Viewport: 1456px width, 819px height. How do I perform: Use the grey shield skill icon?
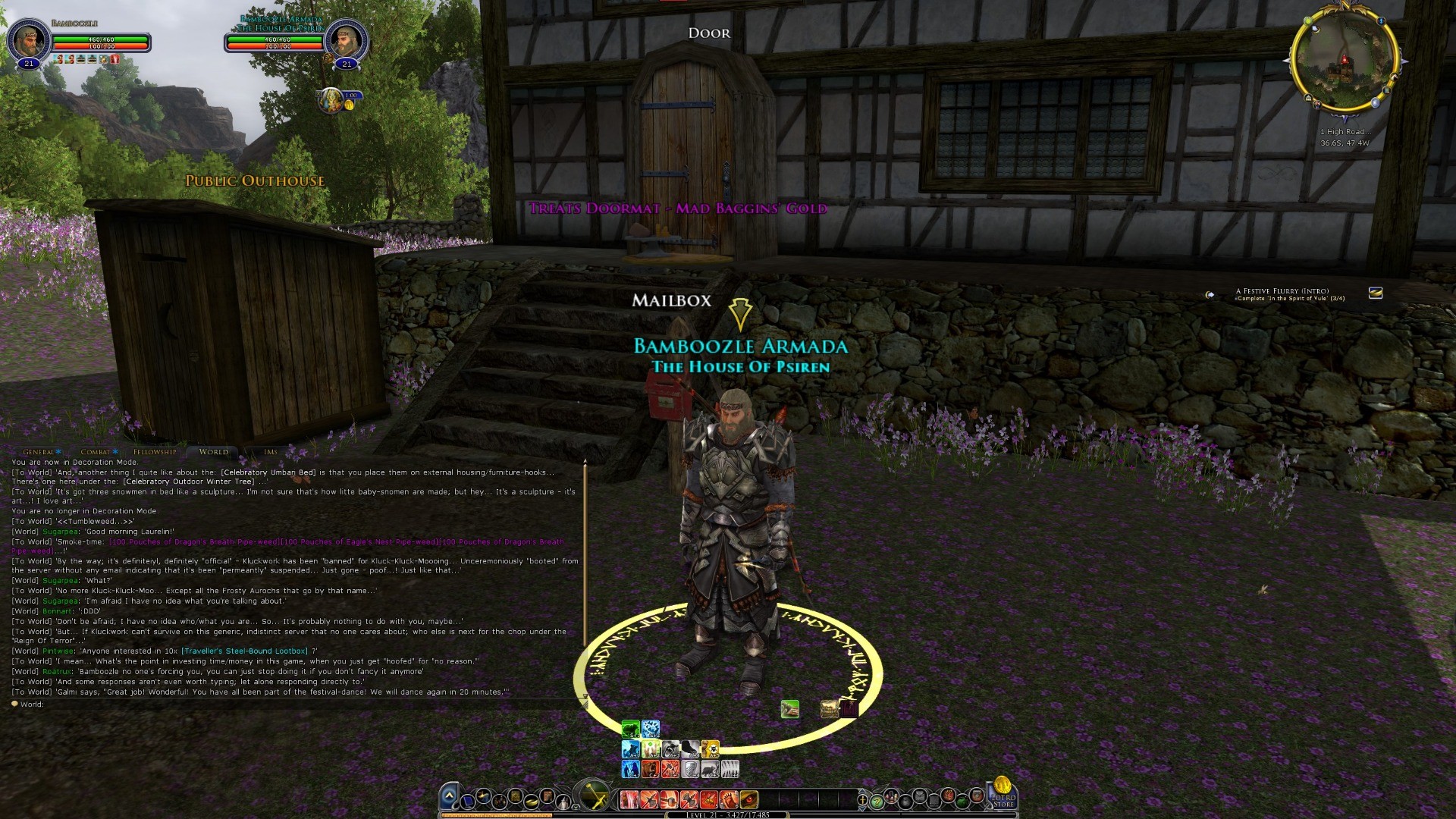690,770
